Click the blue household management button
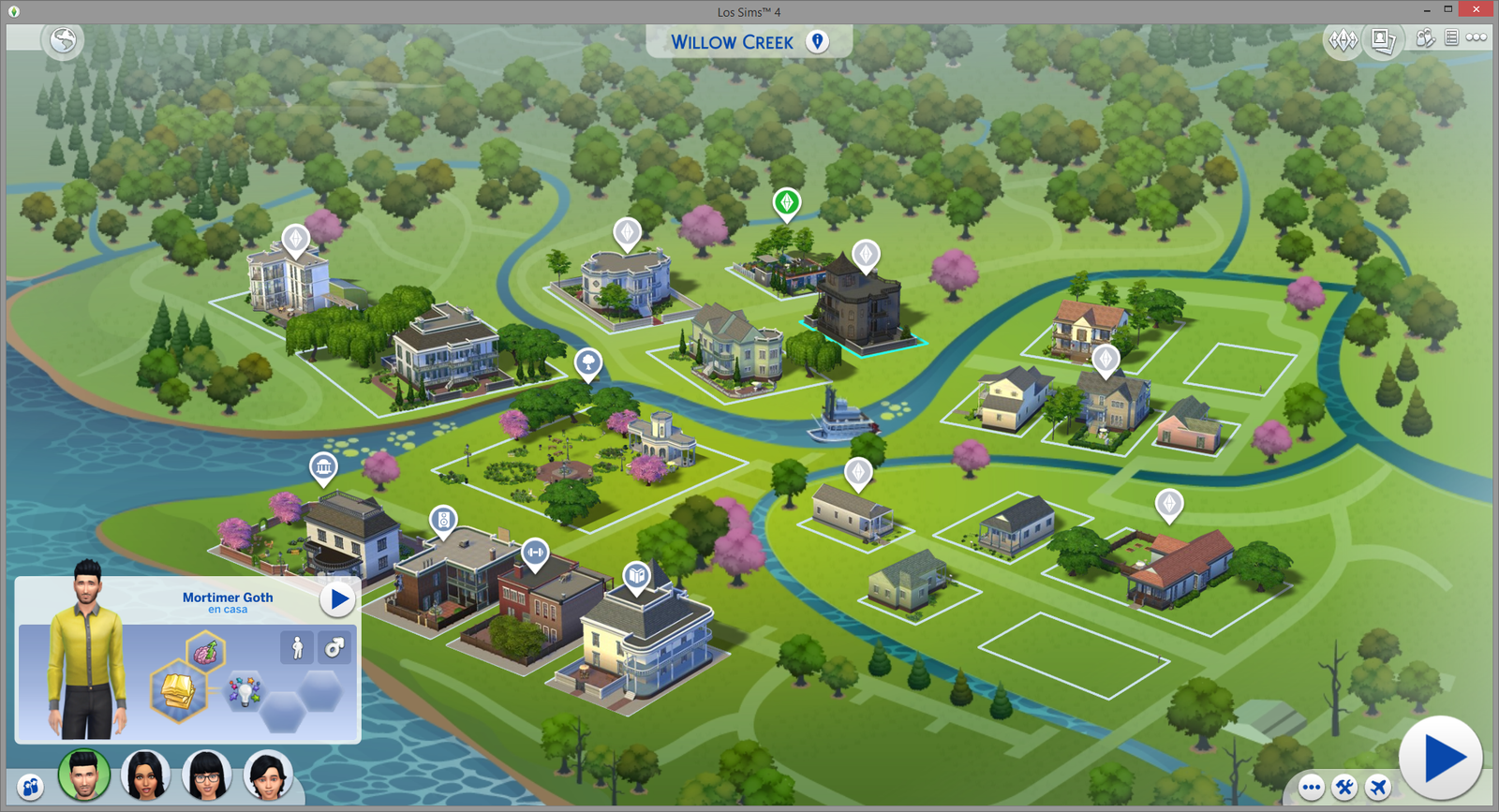This screenshot has width=1499, height=812. (31, 787)
